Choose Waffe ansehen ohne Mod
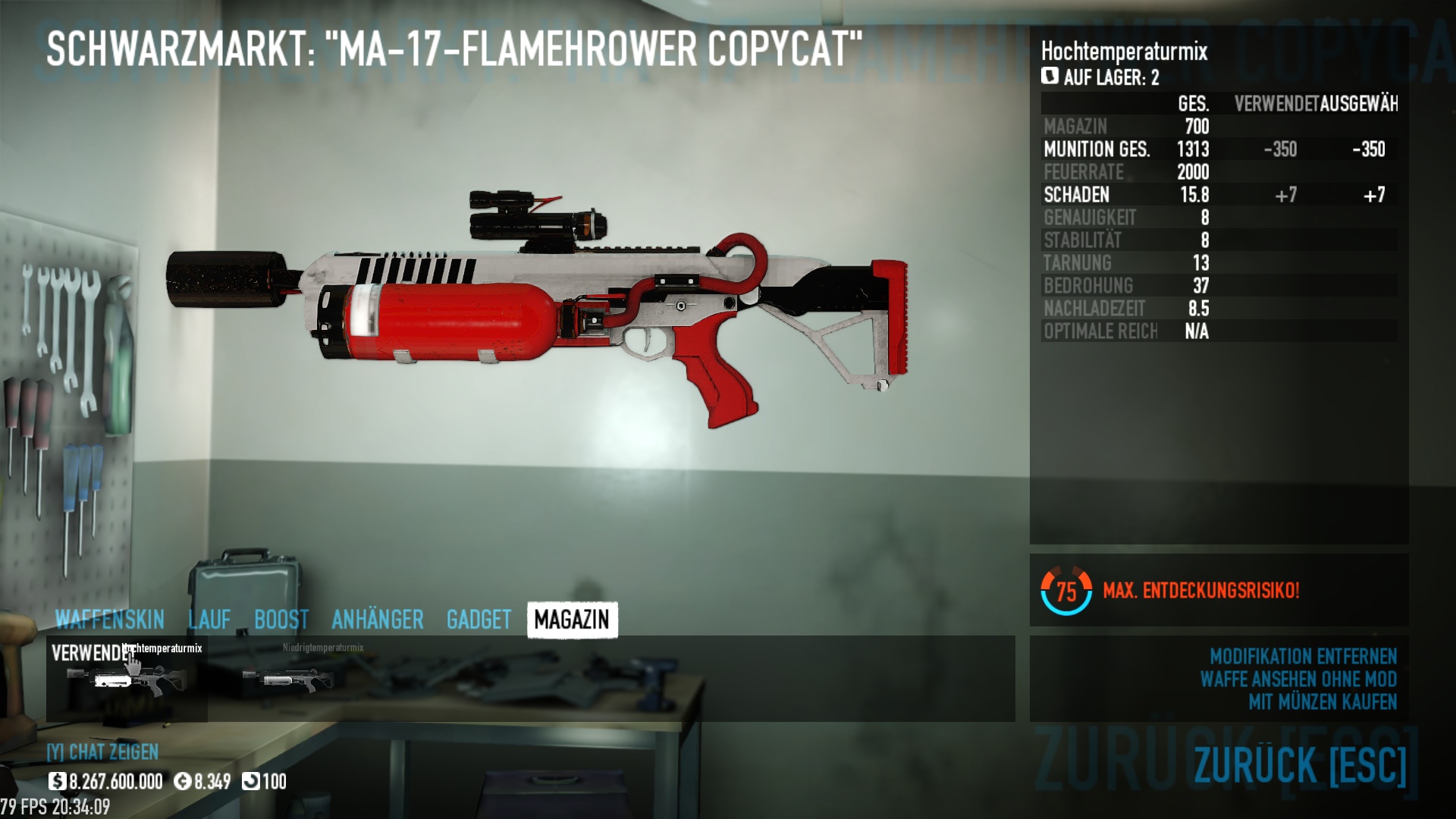The width and height of the screenshot is (1456, 819). tap(1298, 679)
